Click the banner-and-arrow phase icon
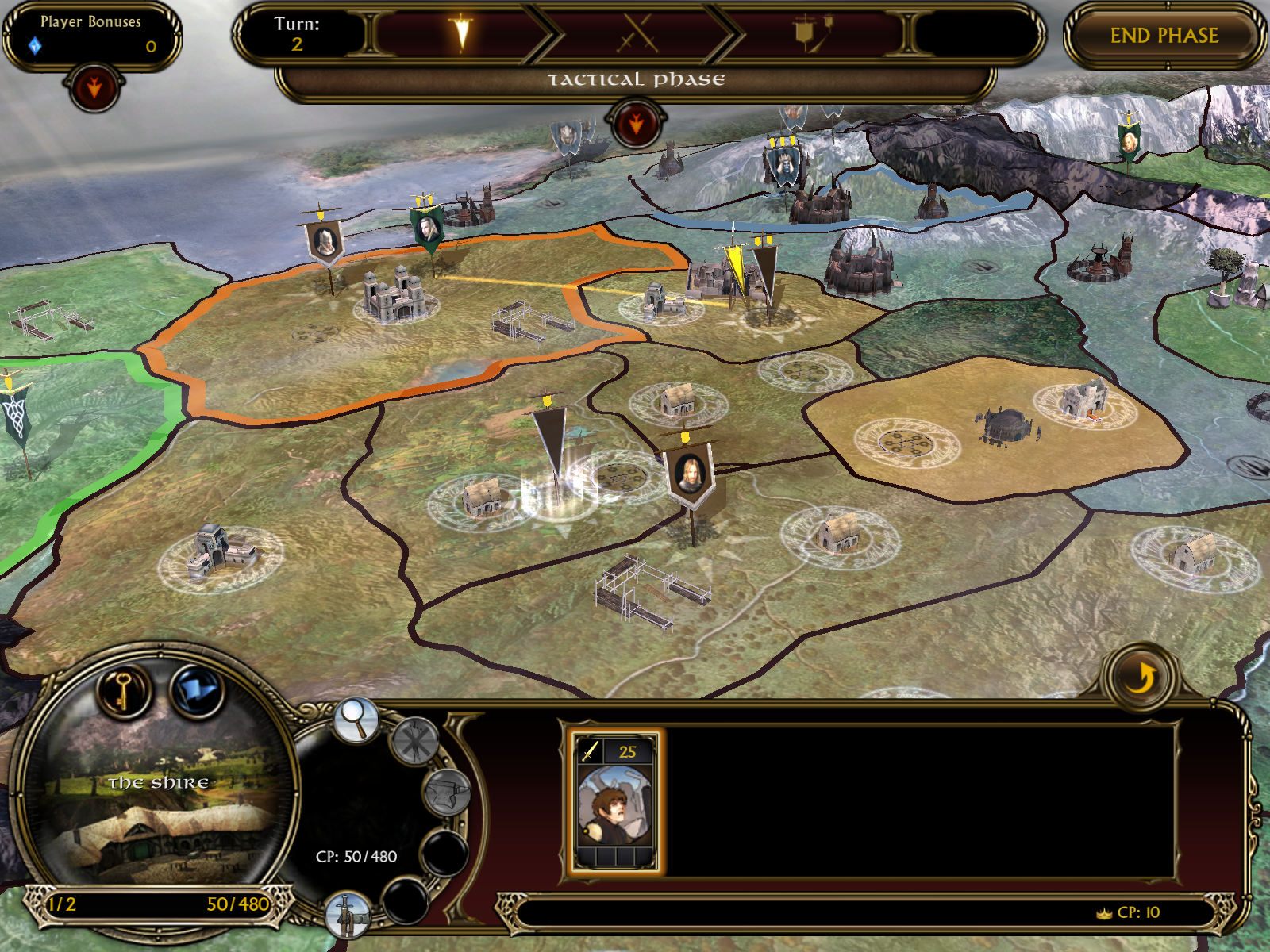 click(x=811, y=34)
